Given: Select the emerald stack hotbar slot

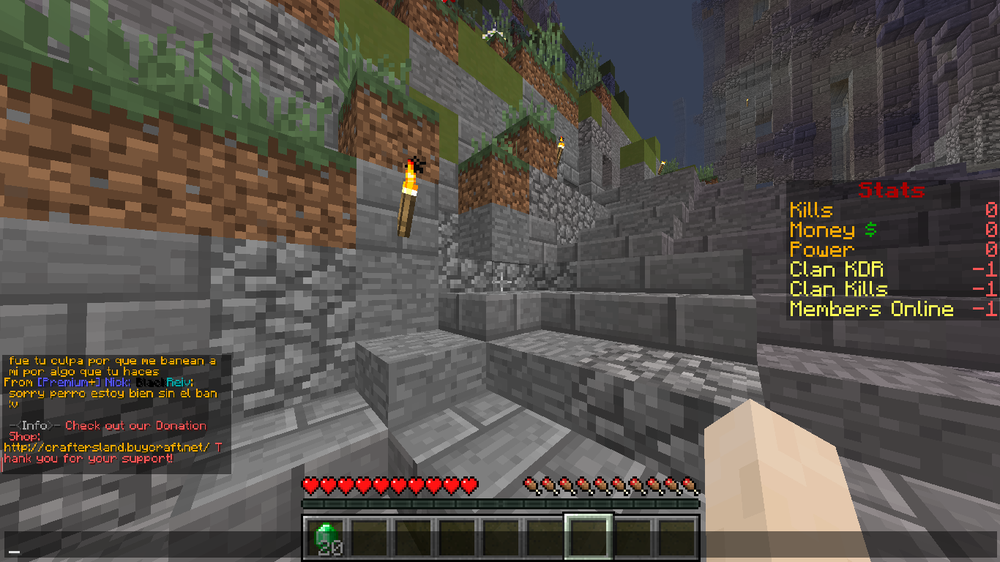Looking at the screenshot, I should 325,538.
